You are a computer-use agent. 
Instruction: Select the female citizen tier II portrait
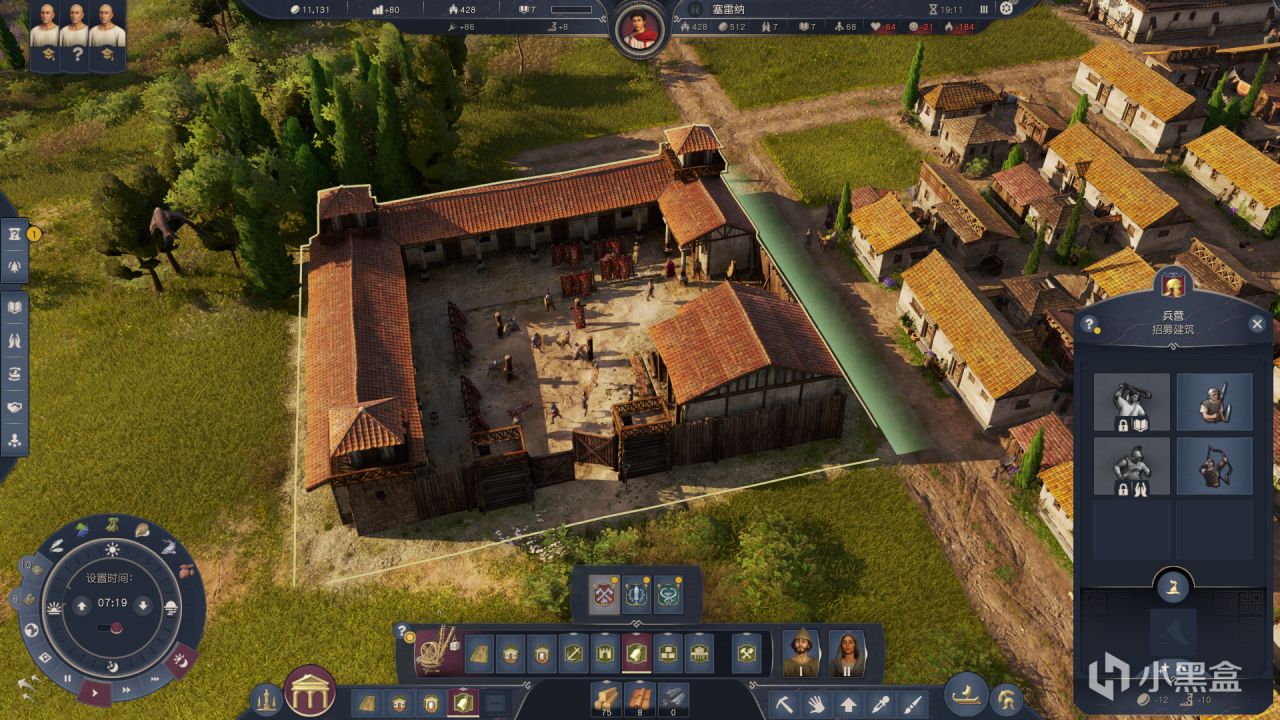(x=846, y=653)
